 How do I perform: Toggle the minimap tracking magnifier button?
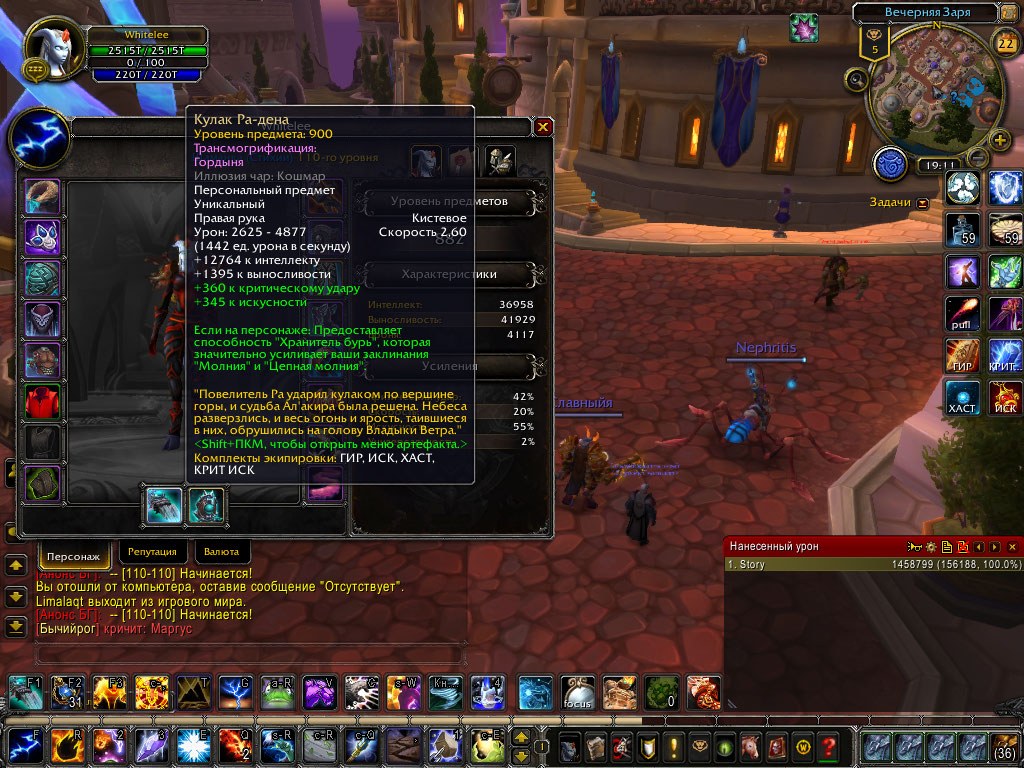click(856, 80)
